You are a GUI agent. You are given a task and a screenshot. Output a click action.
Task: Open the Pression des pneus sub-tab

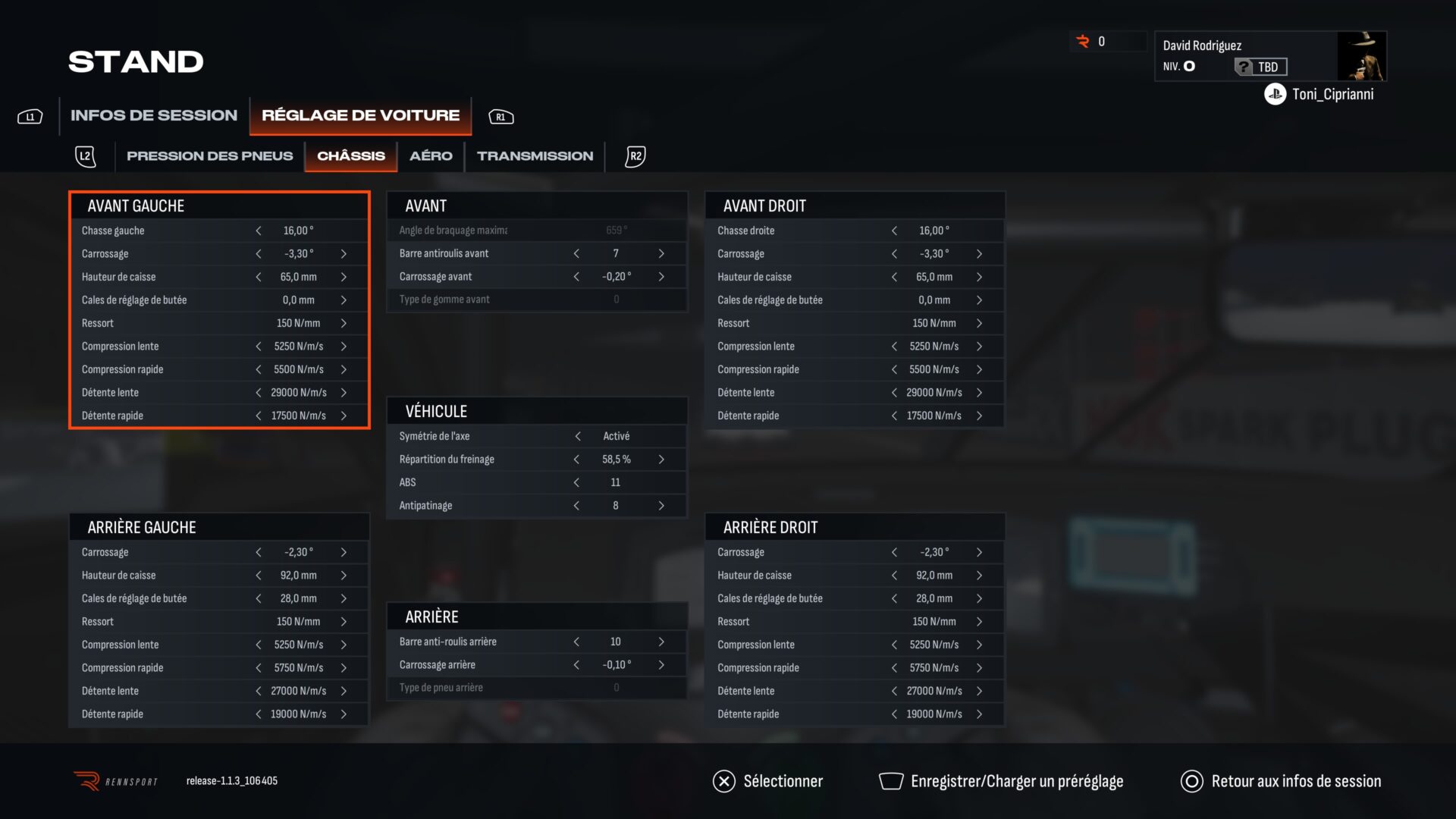(209, 156)
